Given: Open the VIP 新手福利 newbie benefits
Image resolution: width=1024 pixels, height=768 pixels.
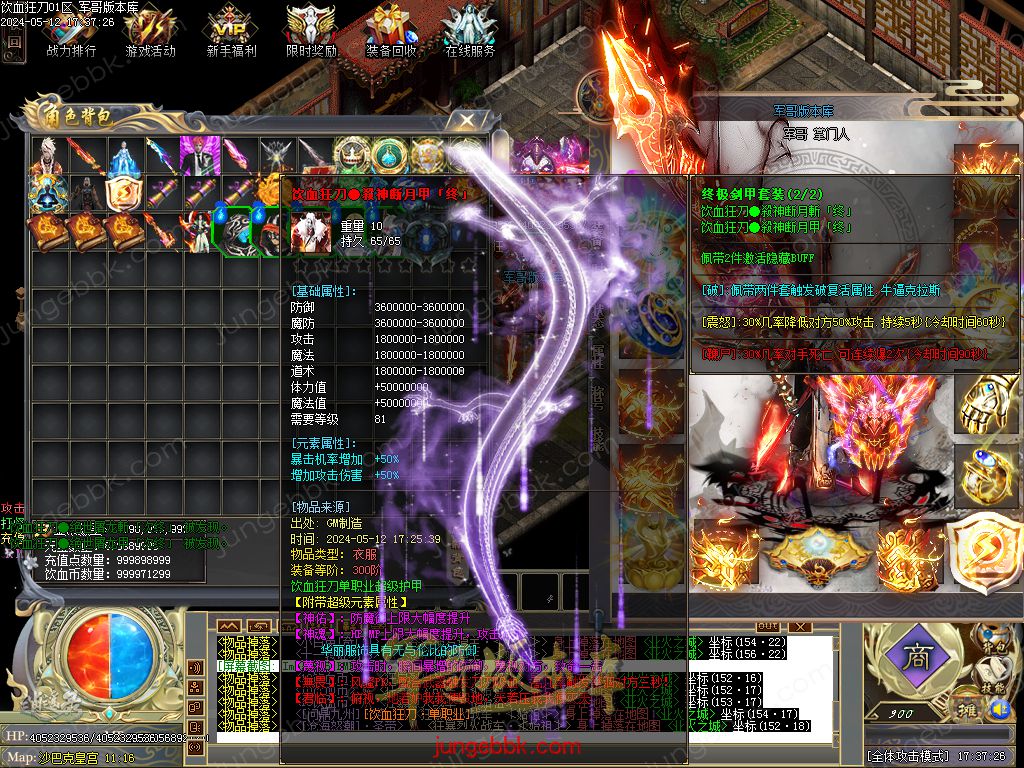Looking at the screenshot, I should (x=231, y=30).
